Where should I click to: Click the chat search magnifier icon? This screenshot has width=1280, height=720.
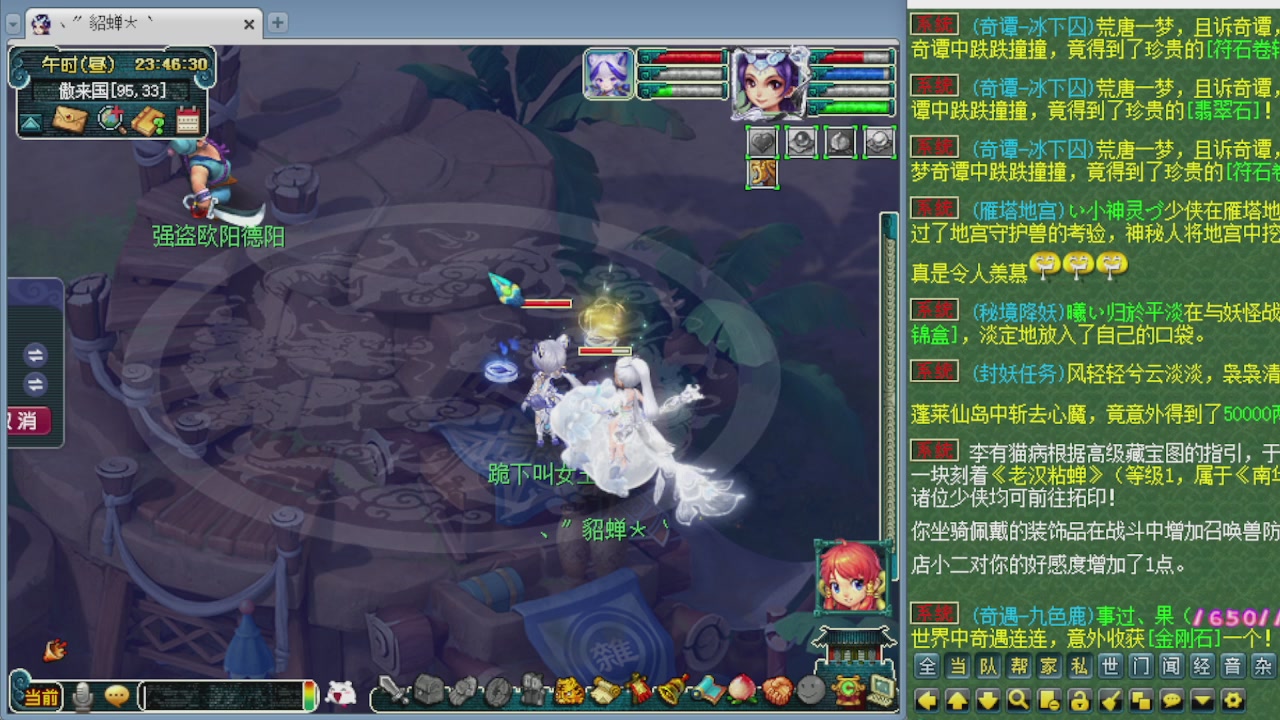[x=1019, y=701]
